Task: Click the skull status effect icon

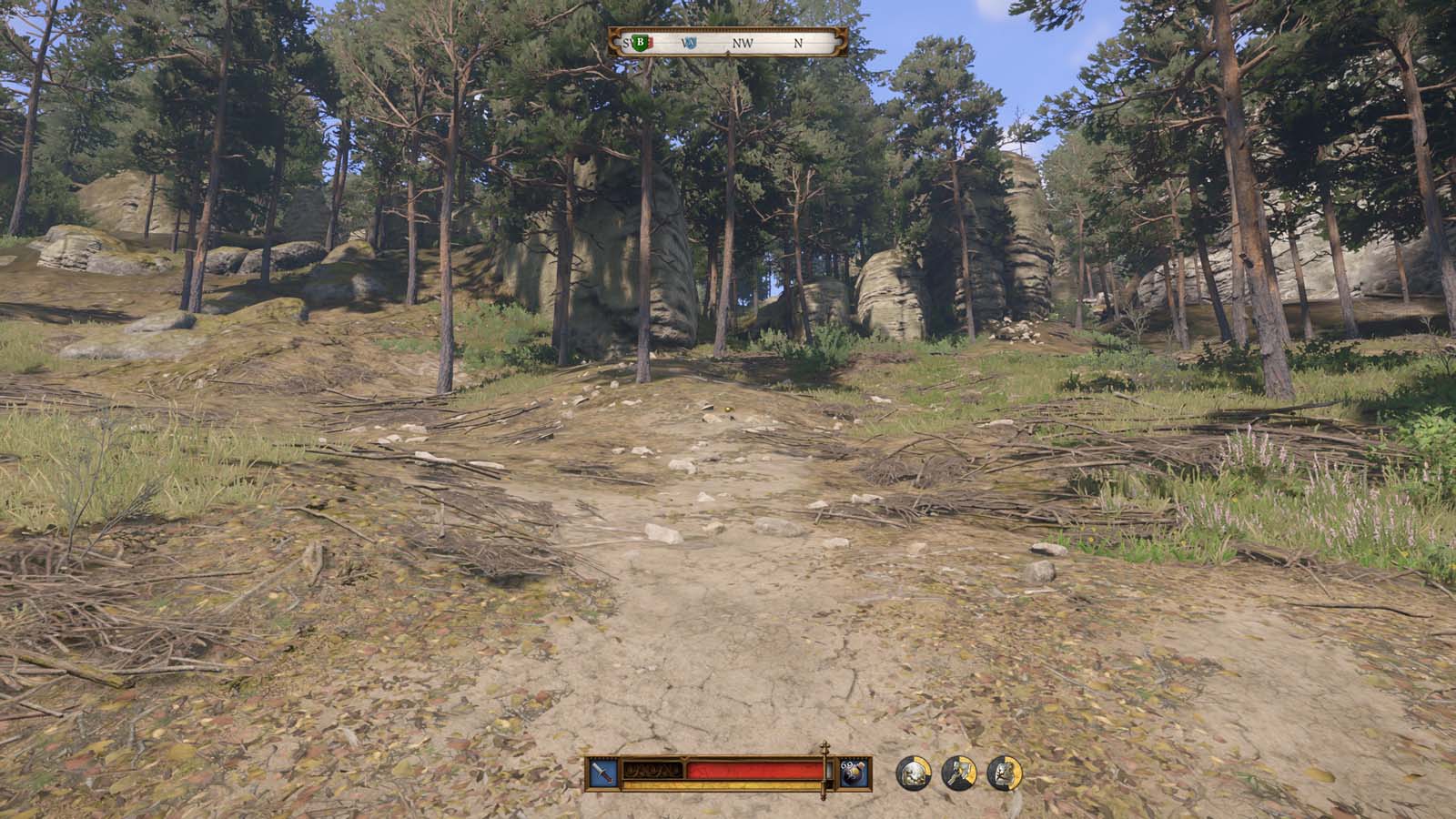Action: coord(915,773)
